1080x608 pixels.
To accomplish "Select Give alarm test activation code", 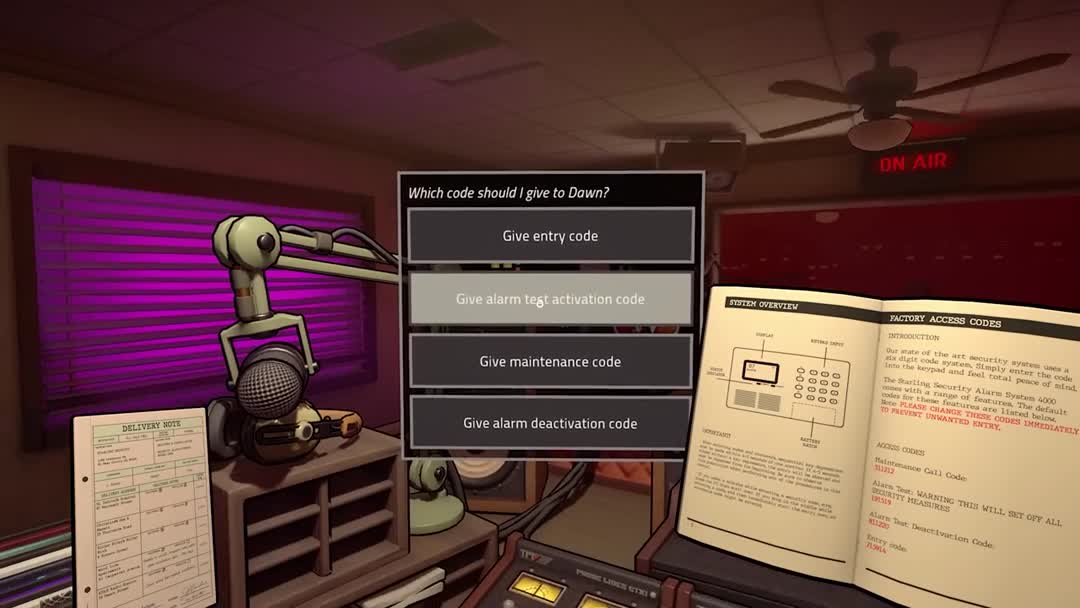I will (550, 299).
